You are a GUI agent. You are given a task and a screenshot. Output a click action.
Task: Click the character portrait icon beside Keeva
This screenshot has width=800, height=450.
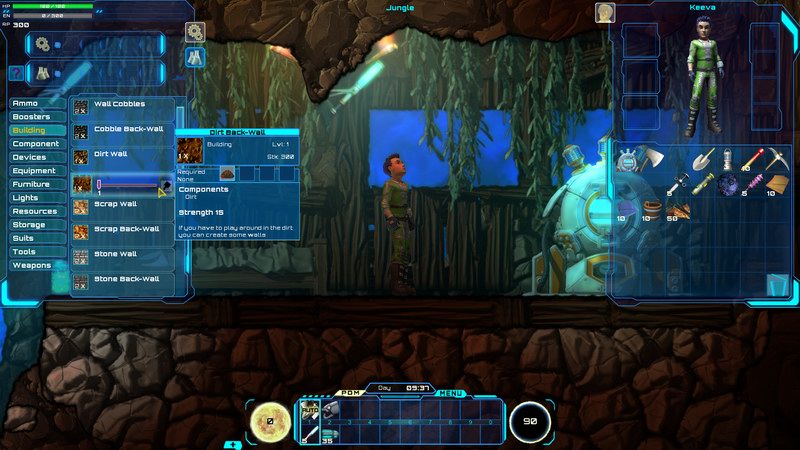coord(605,12)
